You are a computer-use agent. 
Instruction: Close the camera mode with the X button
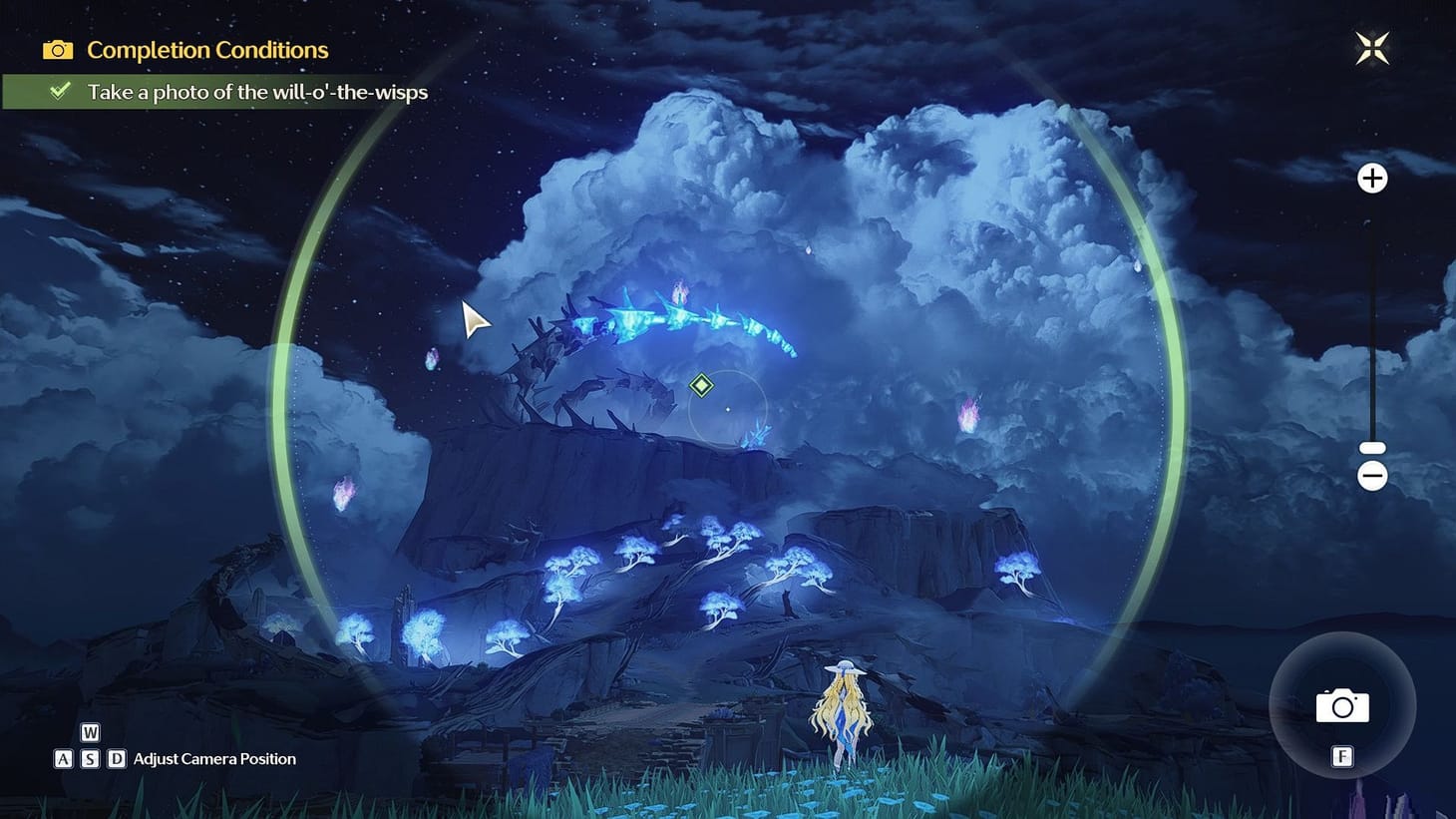pos(1372,48)
